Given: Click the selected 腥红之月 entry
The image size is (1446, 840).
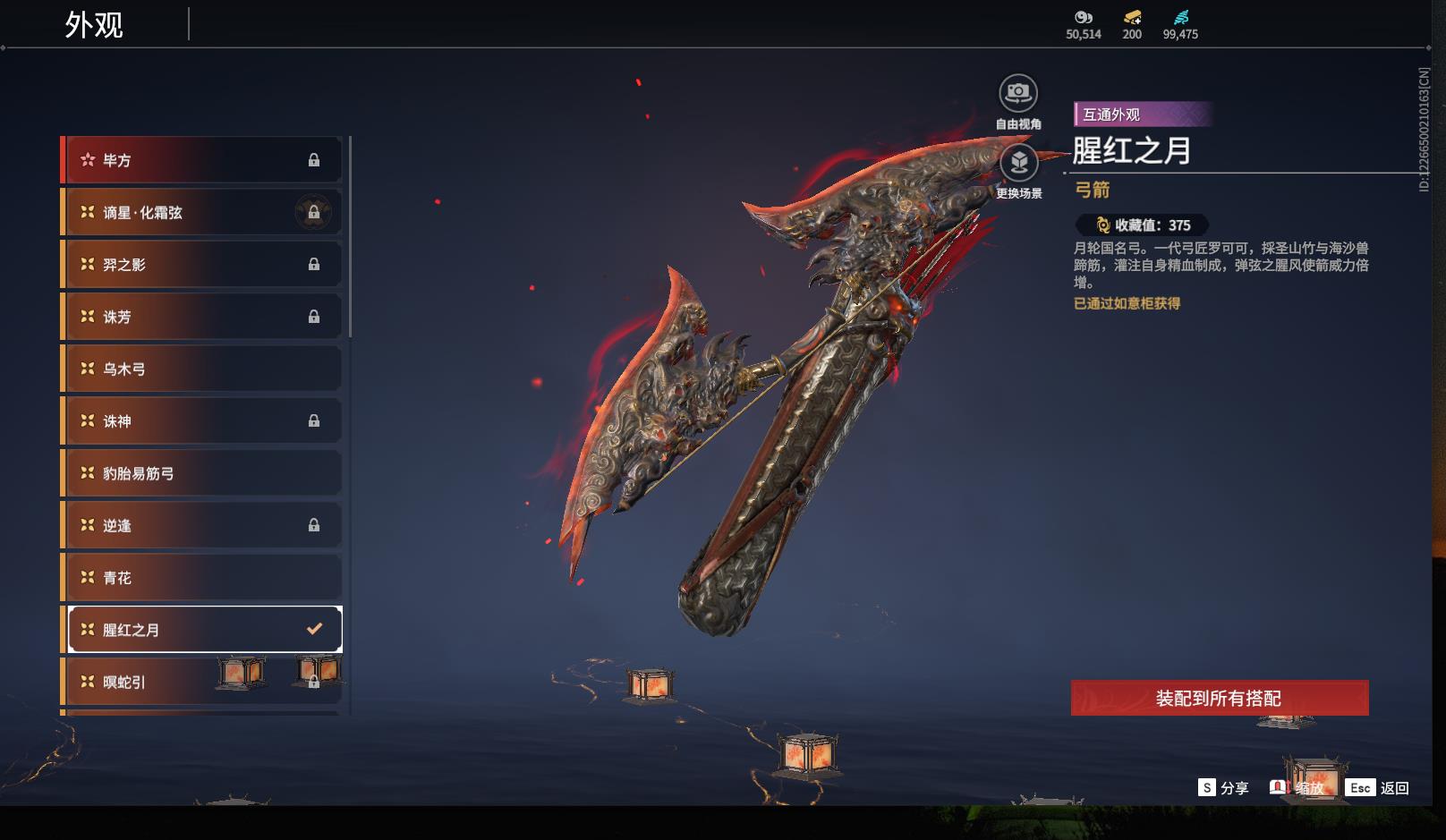Looking at the screenshot, I should (202, 630).
